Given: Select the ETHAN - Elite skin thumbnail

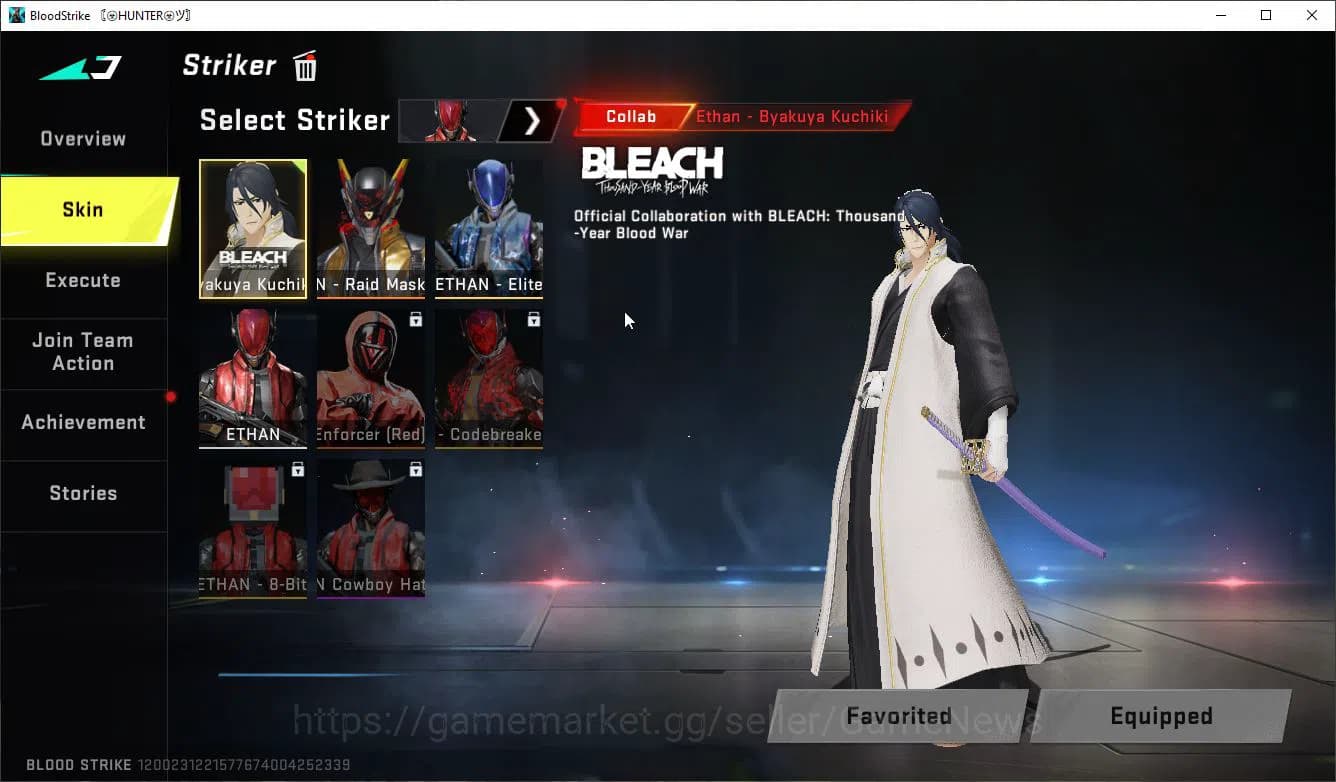Looking at the screenshot, I should (x=488, y=225).
